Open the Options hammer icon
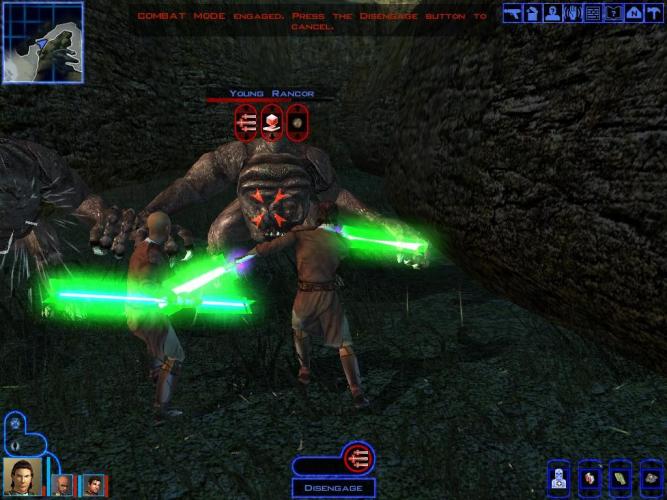The width and height of the screenshot is (667, 500). tap(652, 13)
